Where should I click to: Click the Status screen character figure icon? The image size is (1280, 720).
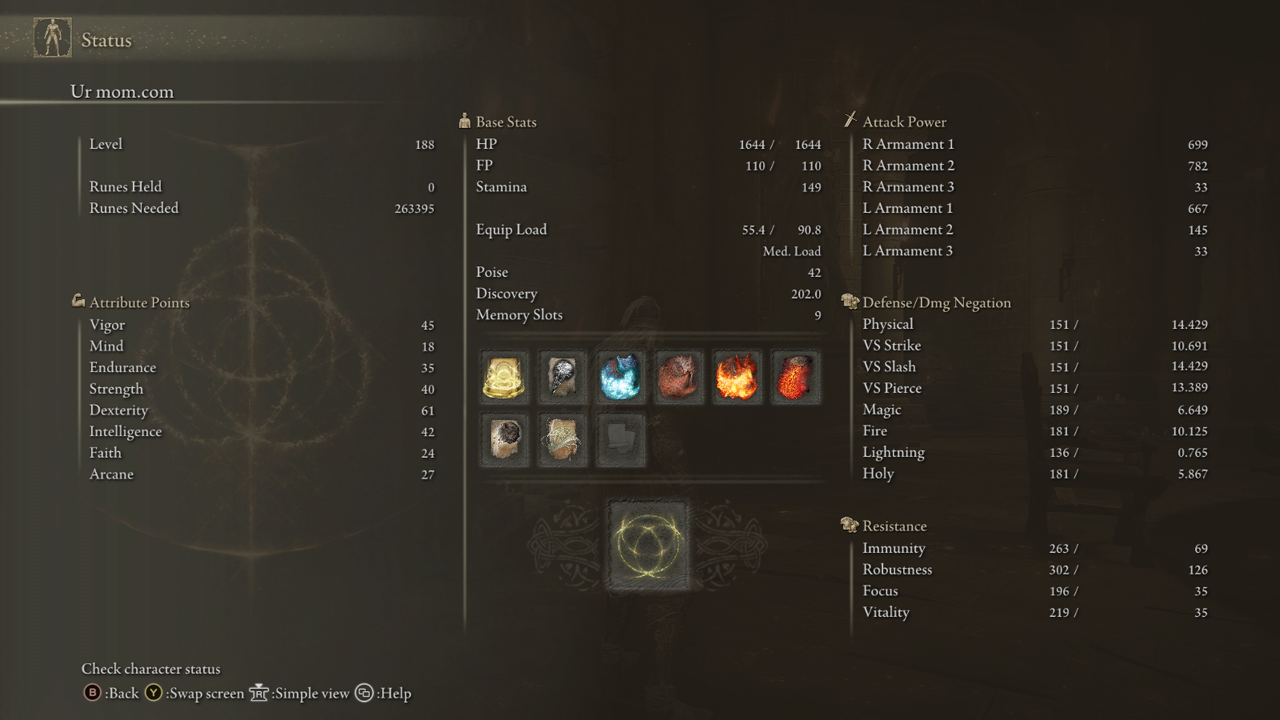(51, 36)
